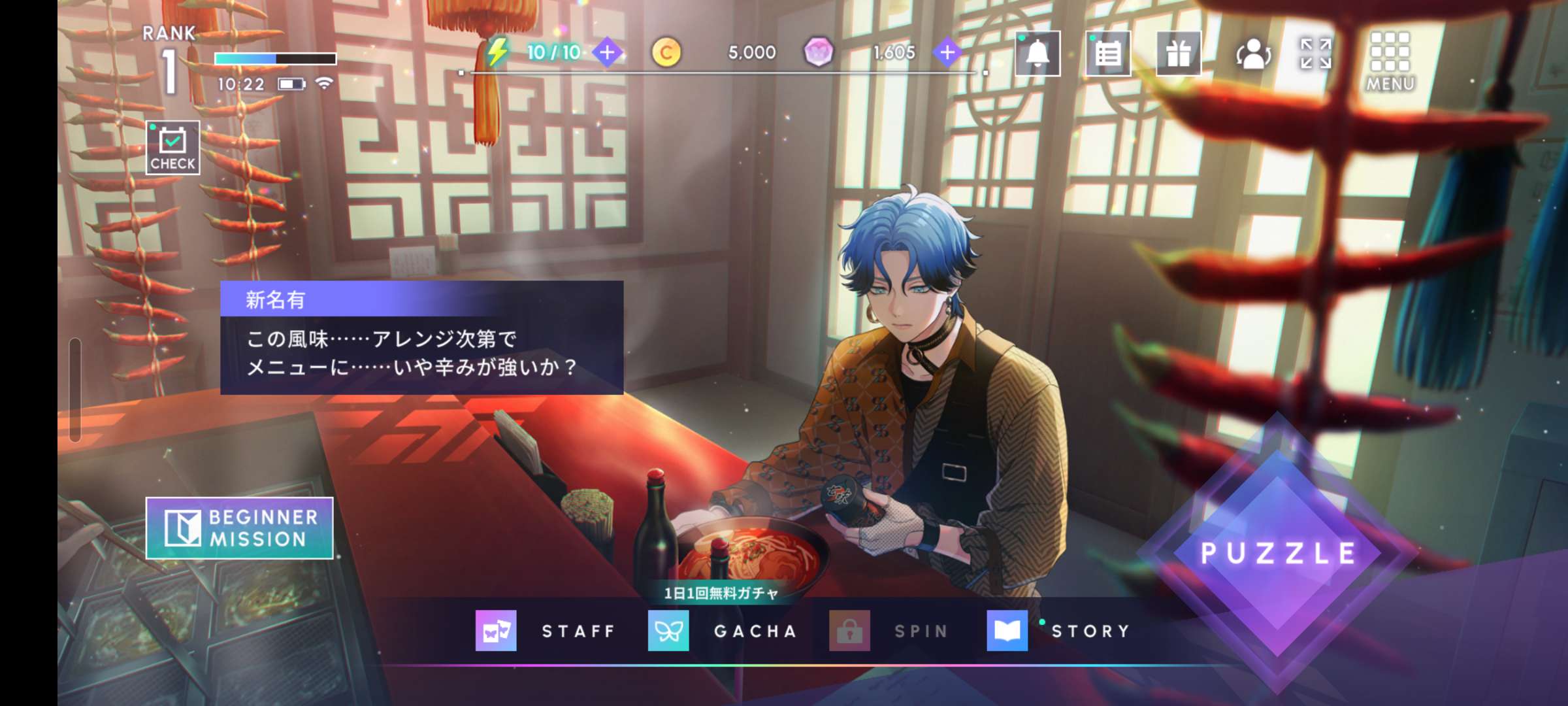Select the locked SPIN option
Viewport: 1568px width, 706px height.
tap(890, 631)
